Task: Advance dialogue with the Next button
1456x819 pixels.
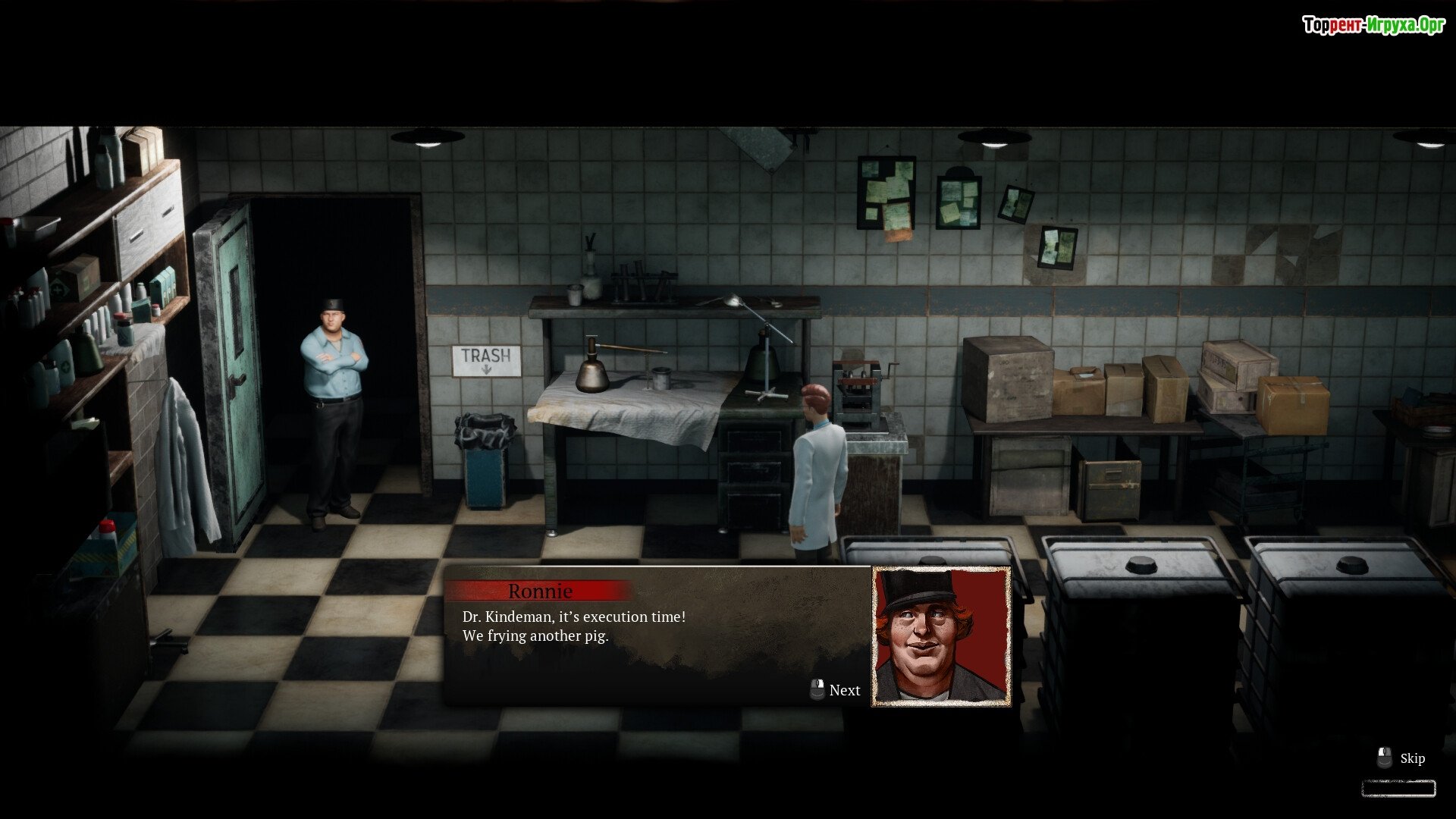Action: pos(836,690)
